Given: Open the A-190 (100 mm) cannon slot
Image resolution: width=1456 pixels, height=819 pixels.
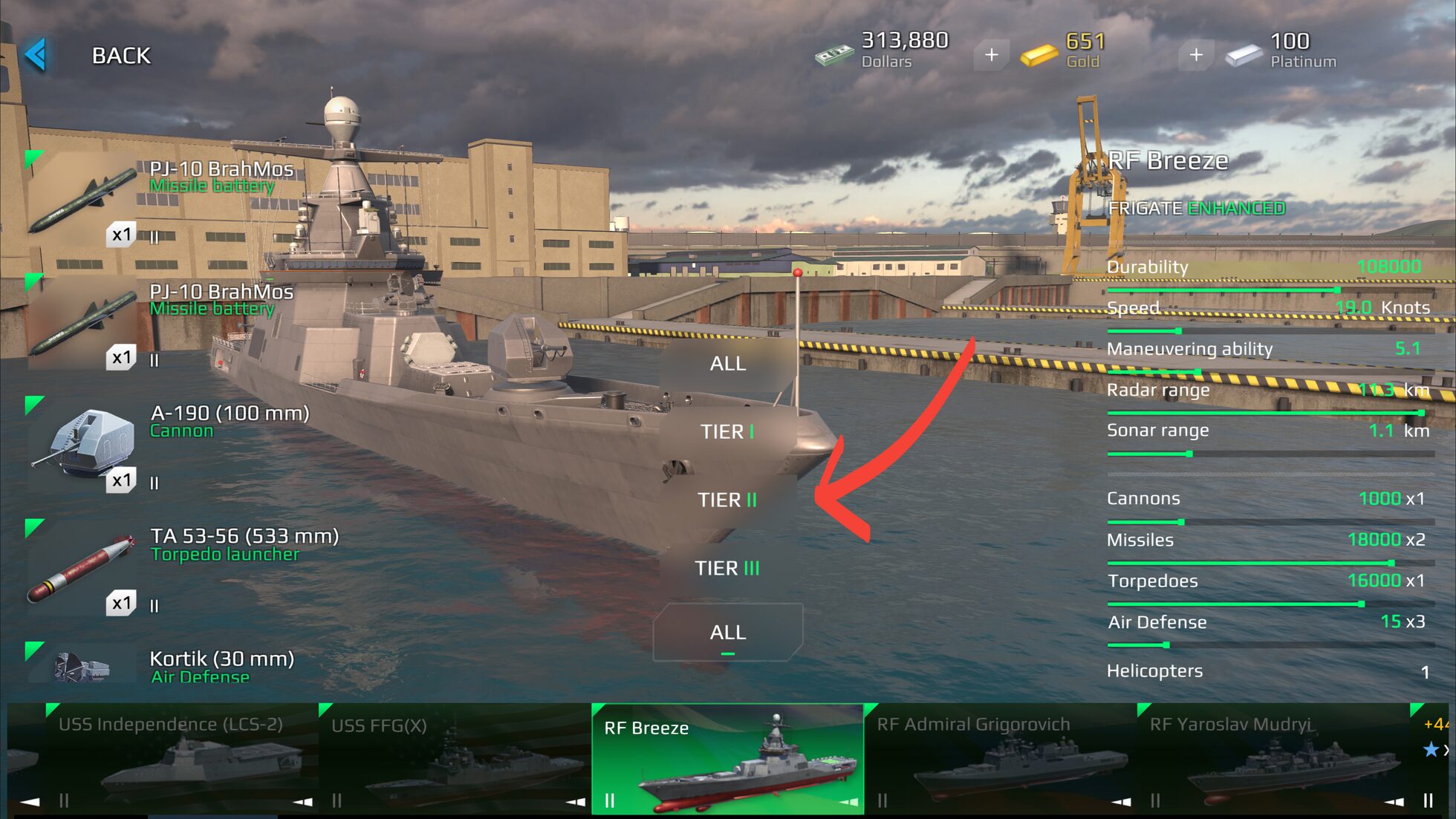Looking at the screenshot, I should click(x=85, y=442).
